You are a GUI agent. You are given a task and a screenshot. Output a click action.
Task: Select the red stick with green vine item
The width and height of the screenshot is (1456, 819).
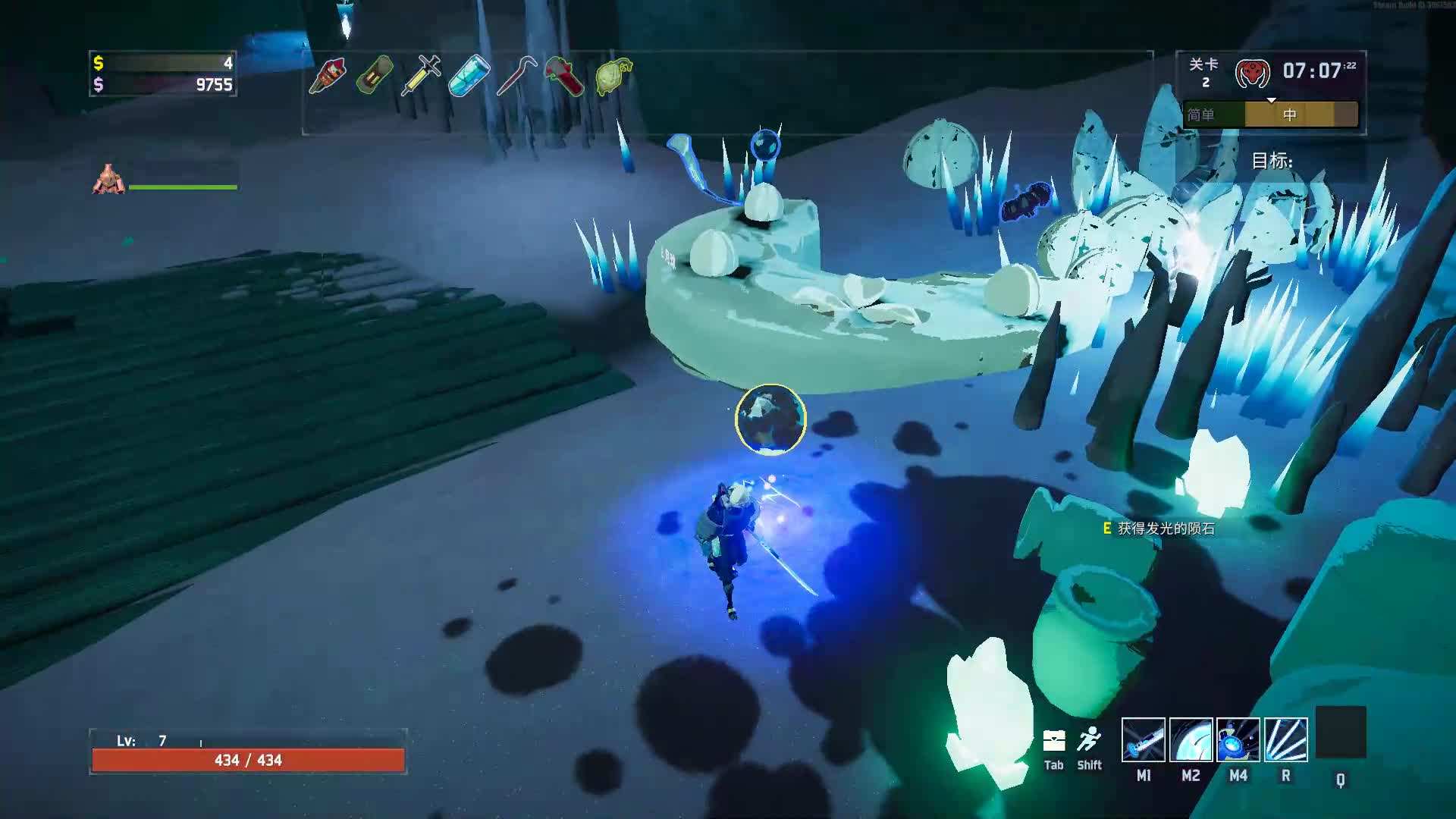coord(564,76)
